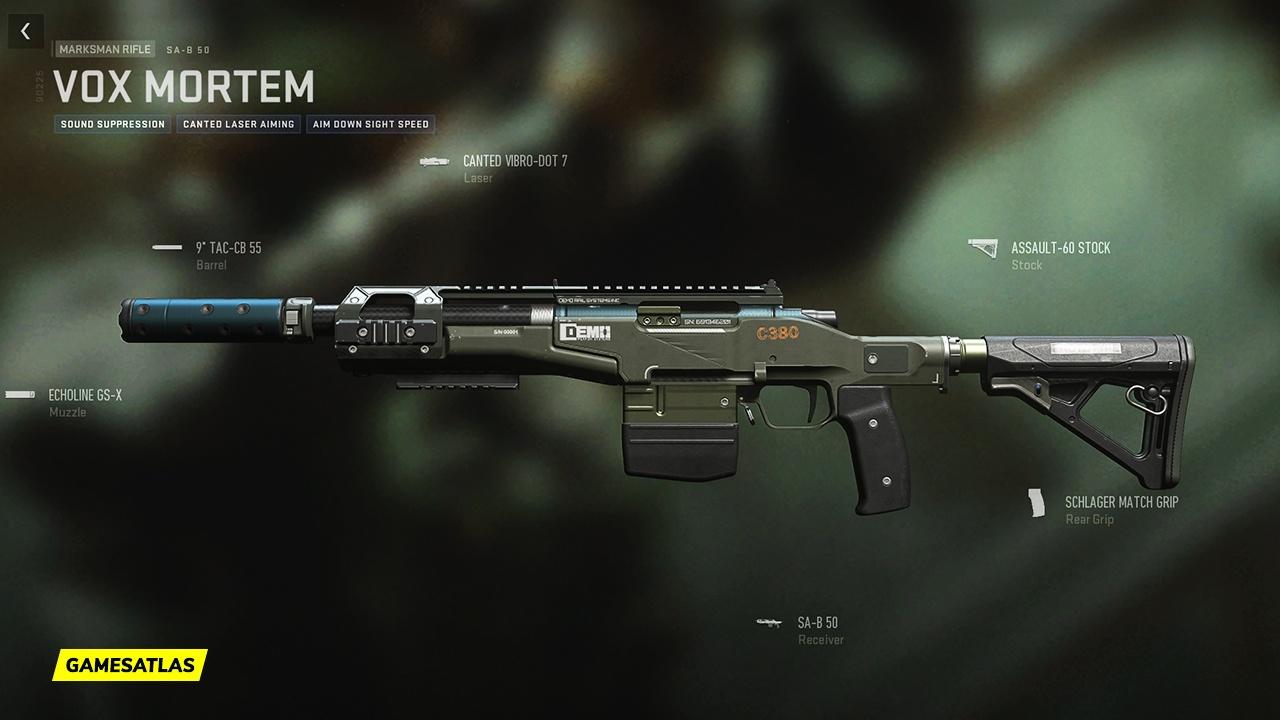Select the Canted Vibro-Dot 7 laser attachment
The height and width of the screenshot is (720, 1280).
[514, 161]
